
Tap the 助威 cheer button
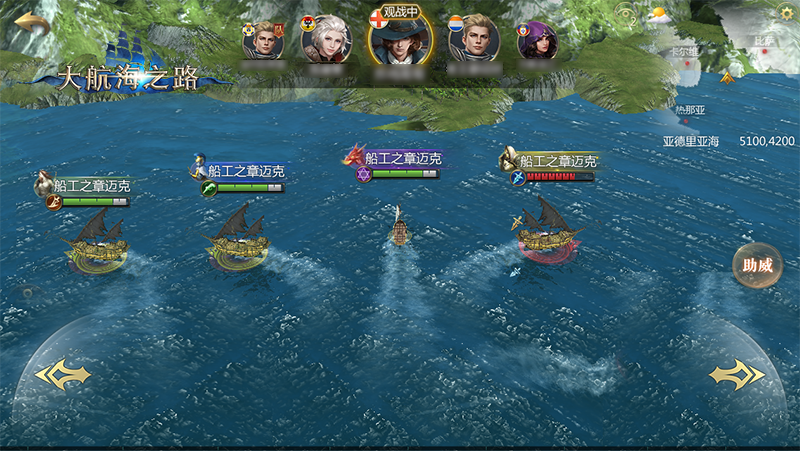[x=757, y=266]
